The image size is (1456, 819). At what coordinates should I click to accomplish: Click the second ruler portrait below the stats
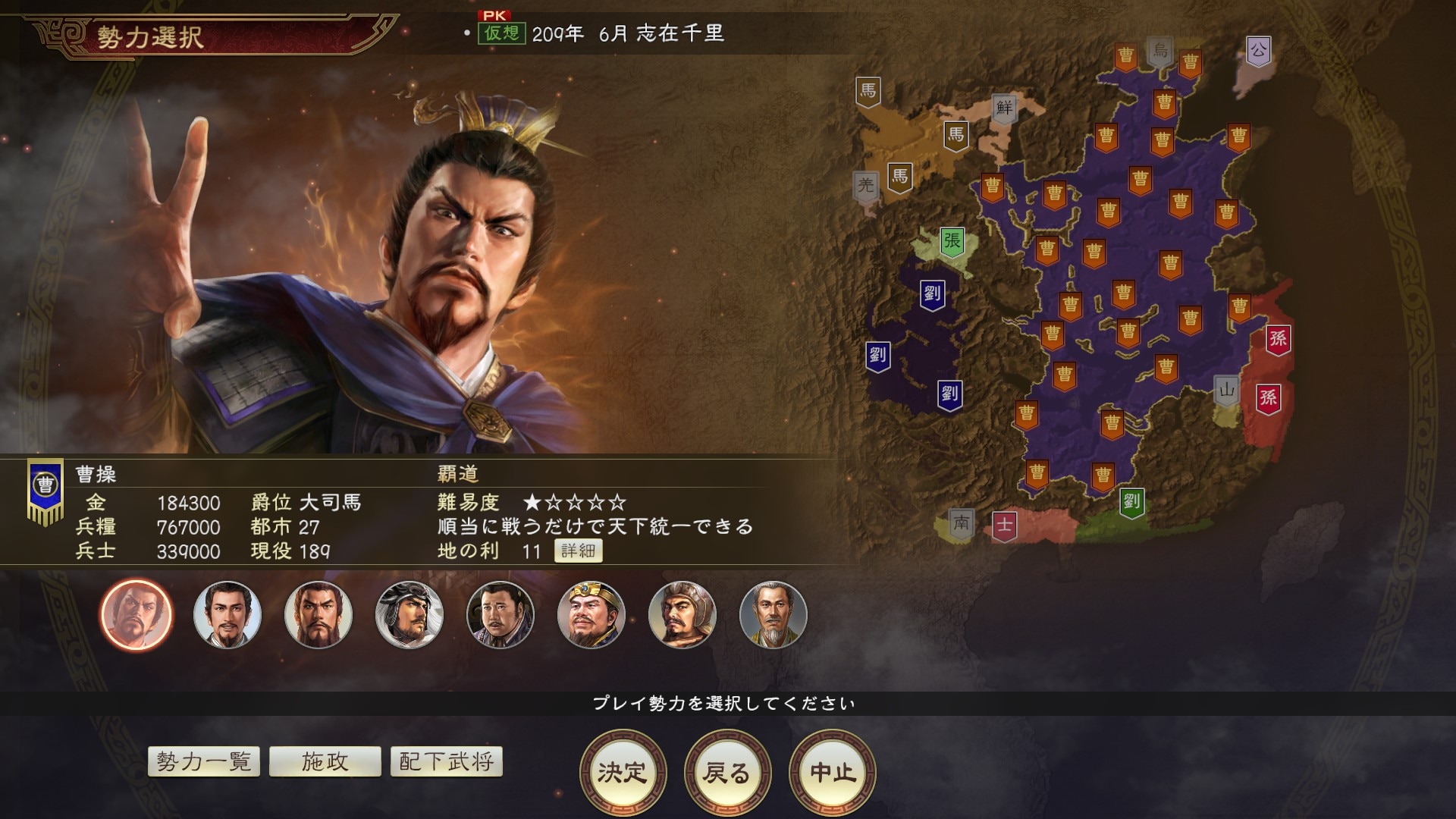pyautogui.click(x=225, y=616)
